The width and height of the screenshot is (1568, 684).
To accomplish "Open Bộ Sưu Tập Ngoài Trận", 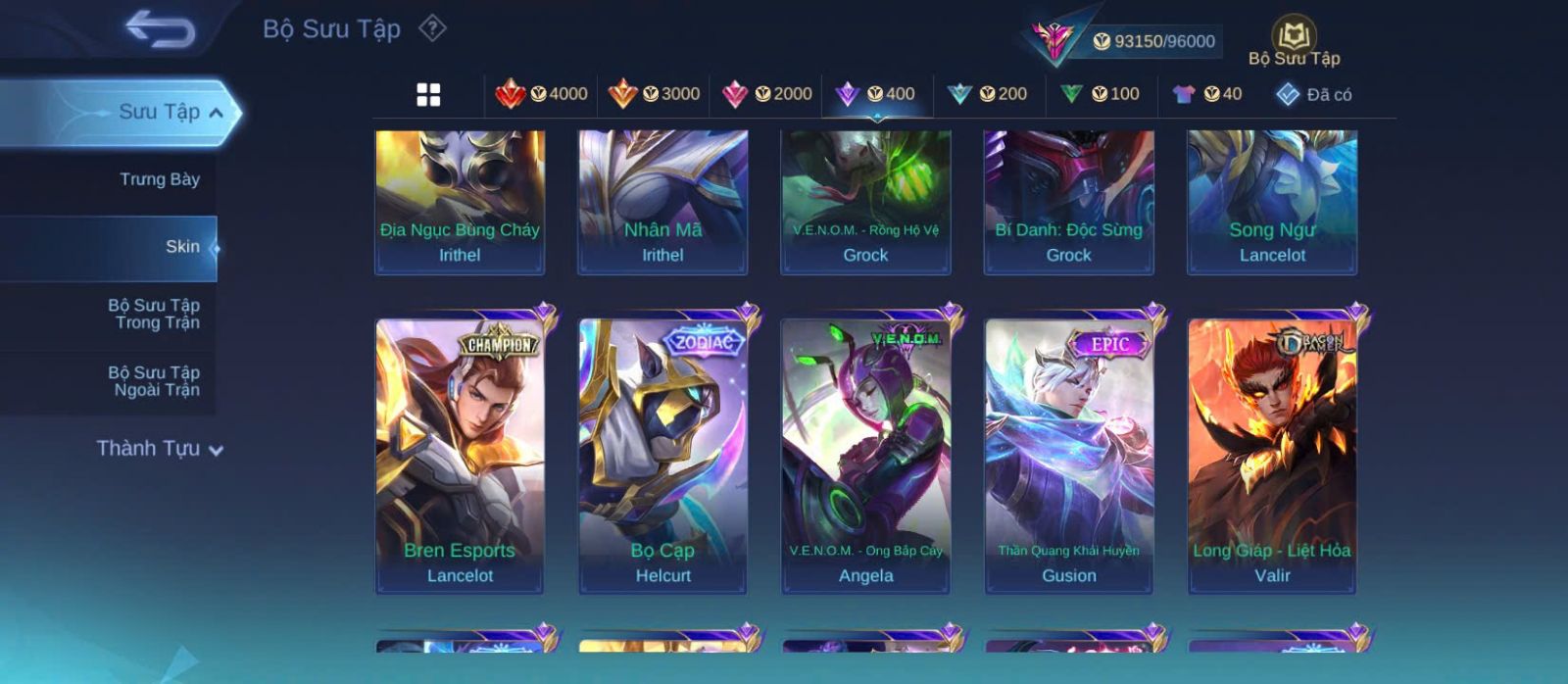I will [154, 381].
